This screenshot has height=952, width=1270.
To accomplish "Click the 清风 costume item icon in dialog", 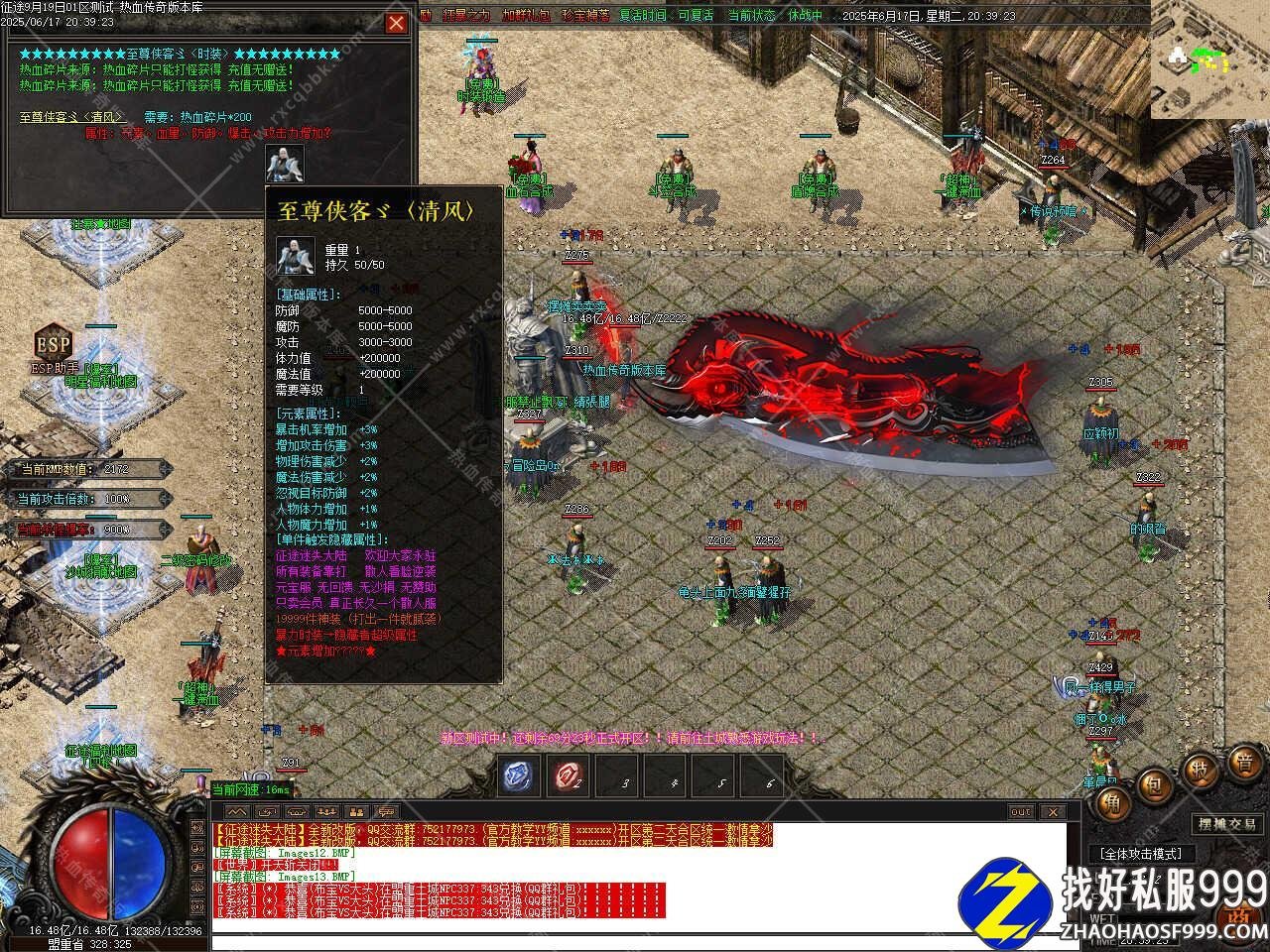I will pyautogui.click(x=285, y=164).
